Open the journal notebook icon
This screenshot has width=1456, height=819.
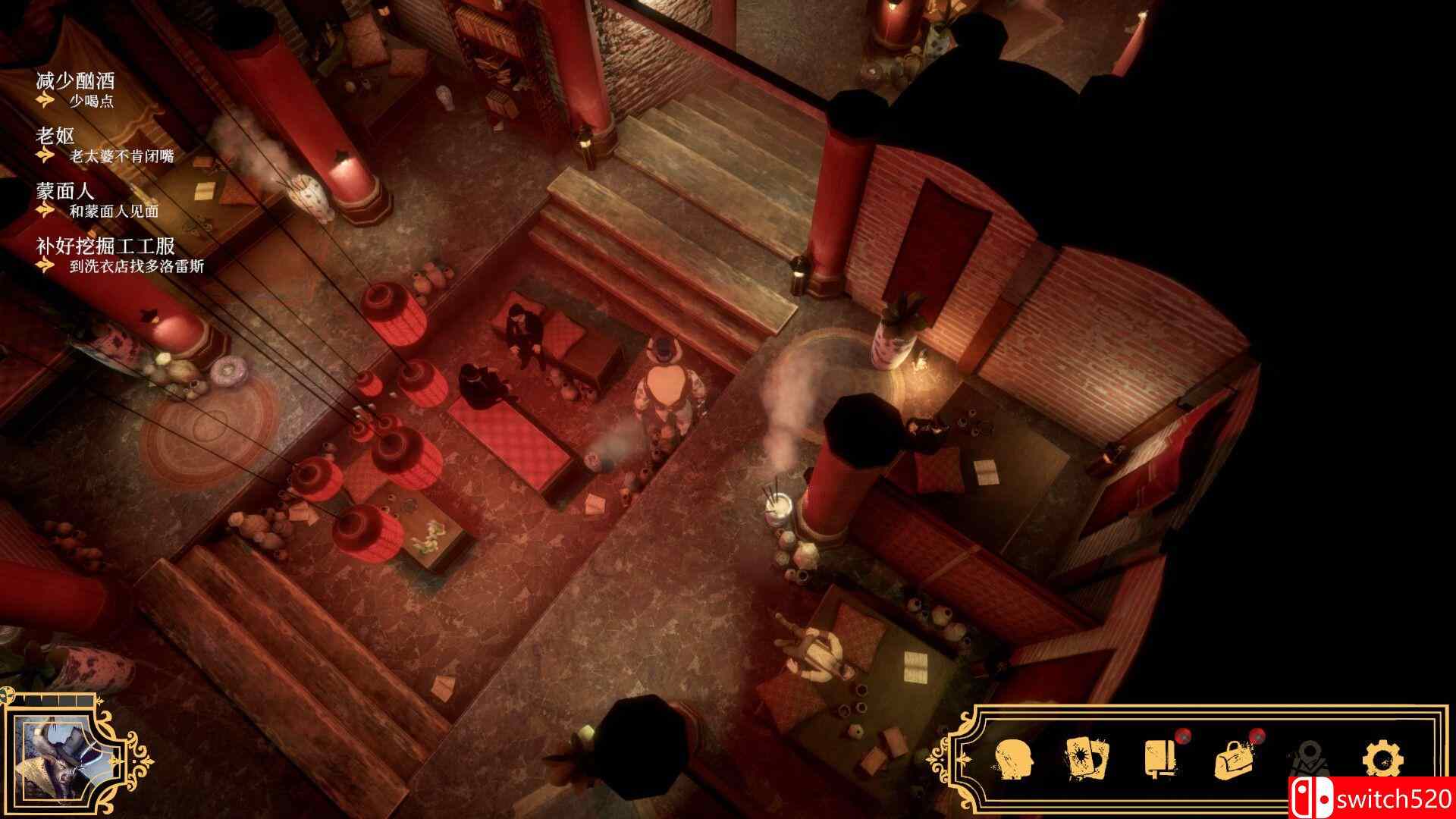tap(1159, 757)
